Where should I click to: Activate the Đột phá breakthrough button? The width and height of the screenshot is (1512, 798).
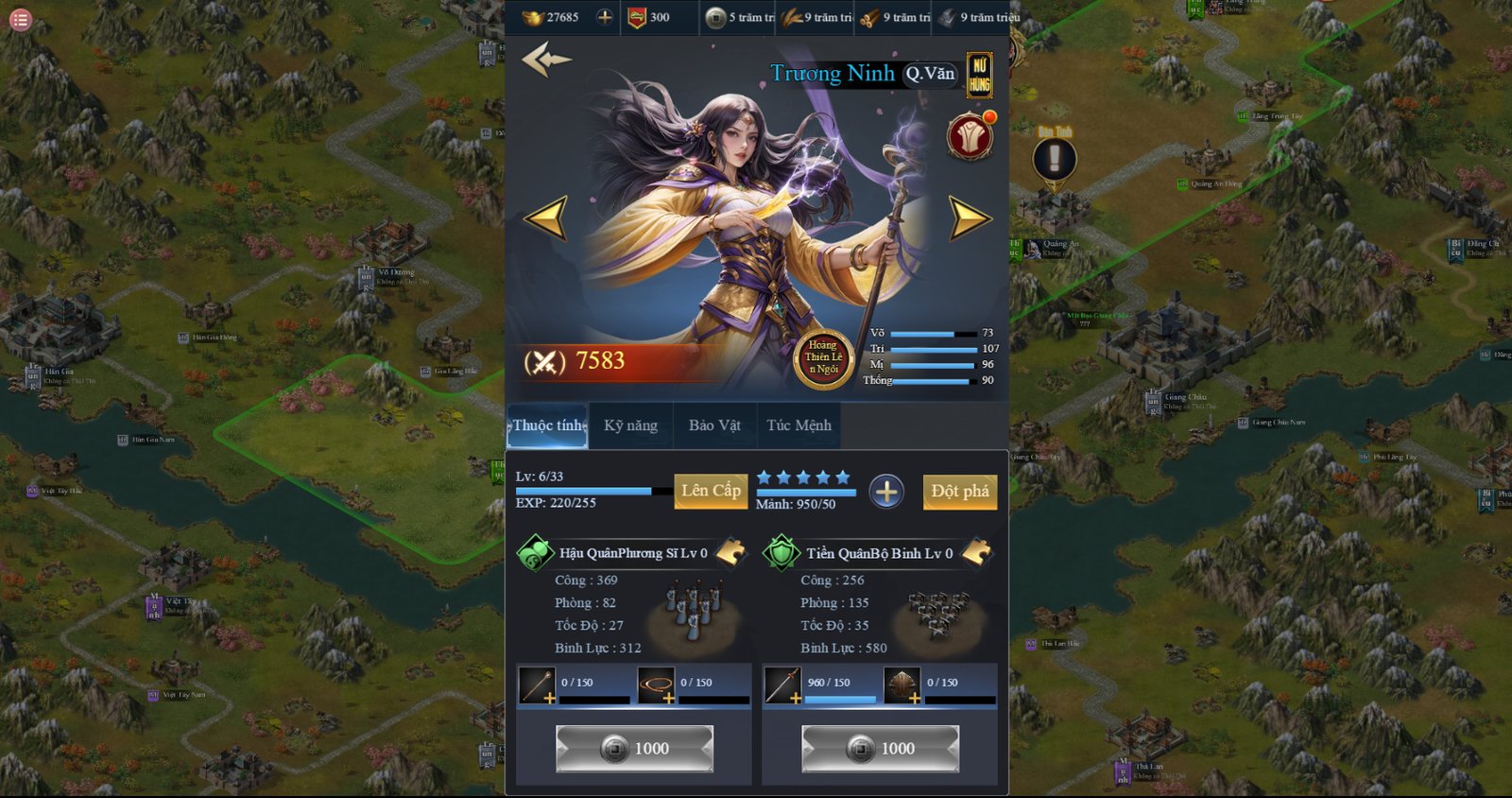click(959, 492)
